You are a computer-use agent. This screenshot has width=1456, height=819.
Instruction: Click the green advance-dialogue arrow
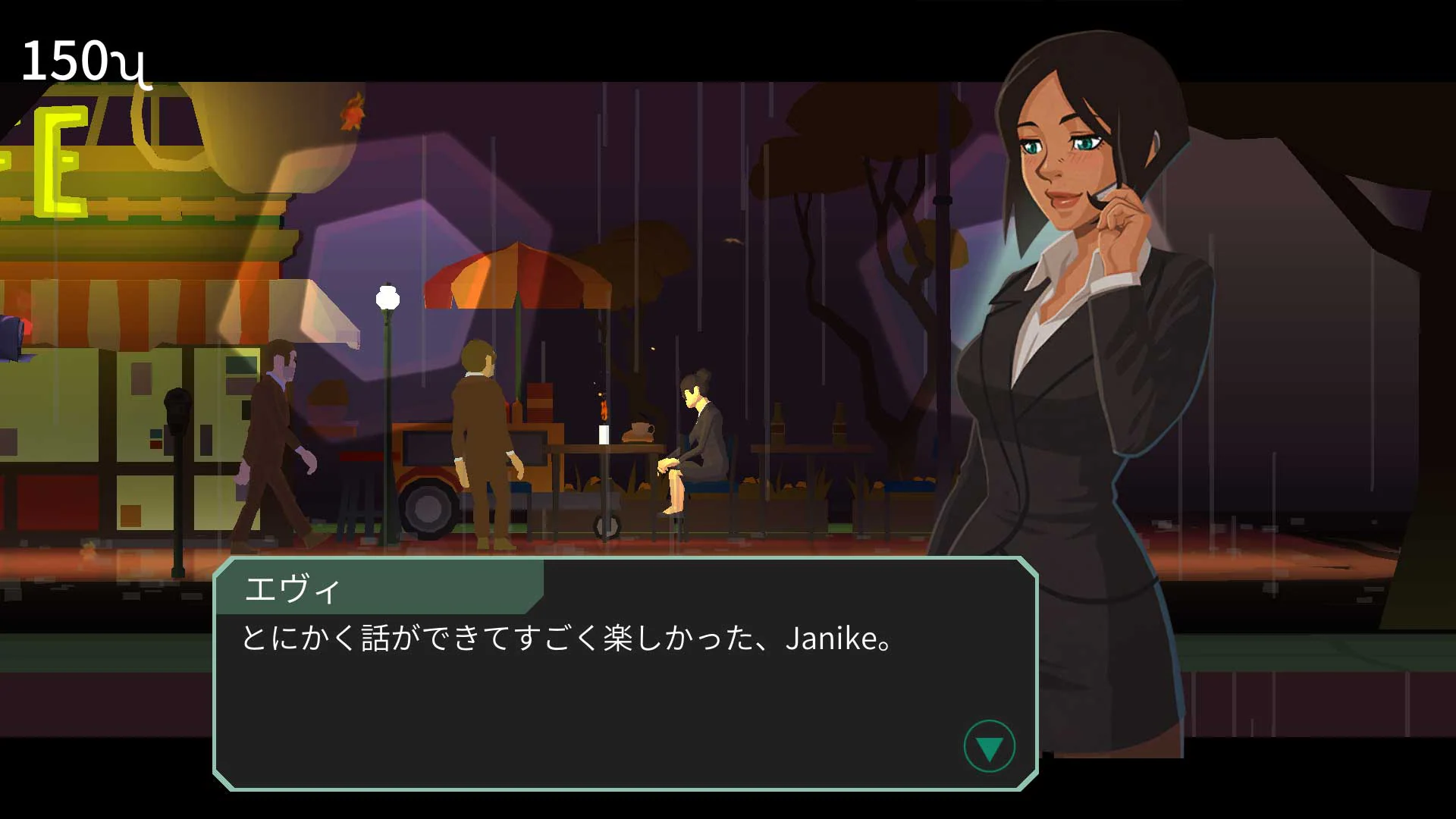988,746
